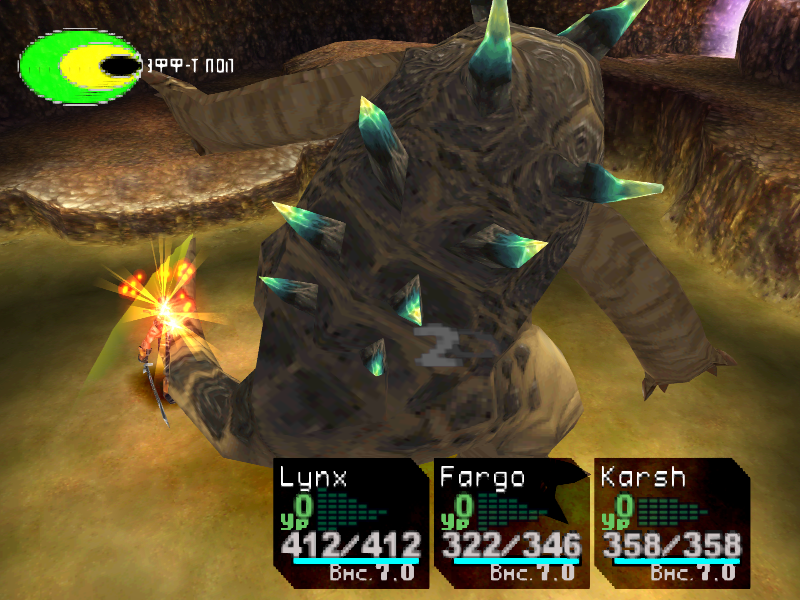
Task: Click the green and yellow field element indicator
Action: click(x=80, y=66)
